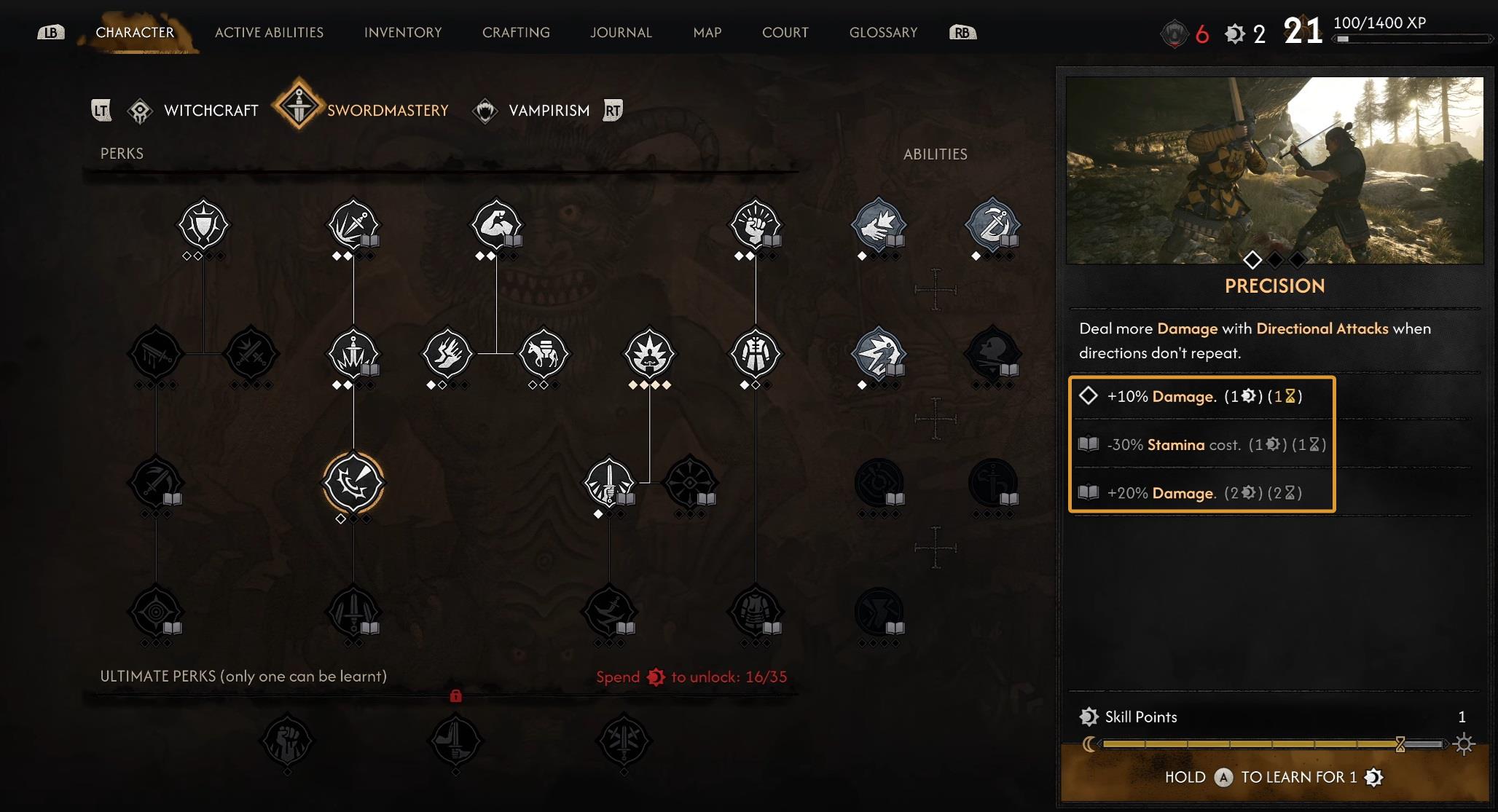
Task: Select the highlighted Precision perk node
Action: pyautogui.click(x=353, y=483)
